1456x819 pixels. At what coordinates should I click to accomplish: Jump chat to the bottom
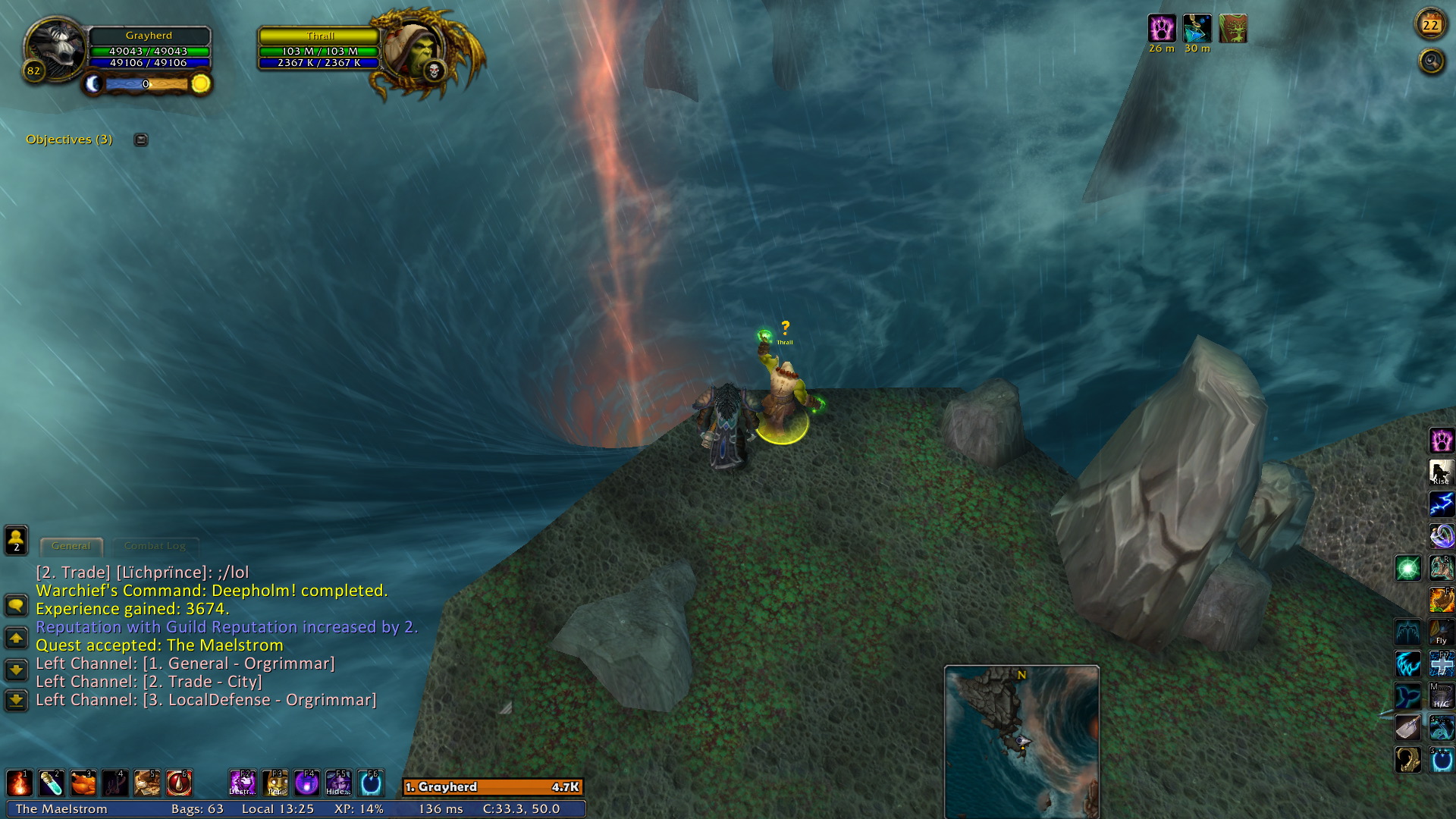tap(16, 699)
